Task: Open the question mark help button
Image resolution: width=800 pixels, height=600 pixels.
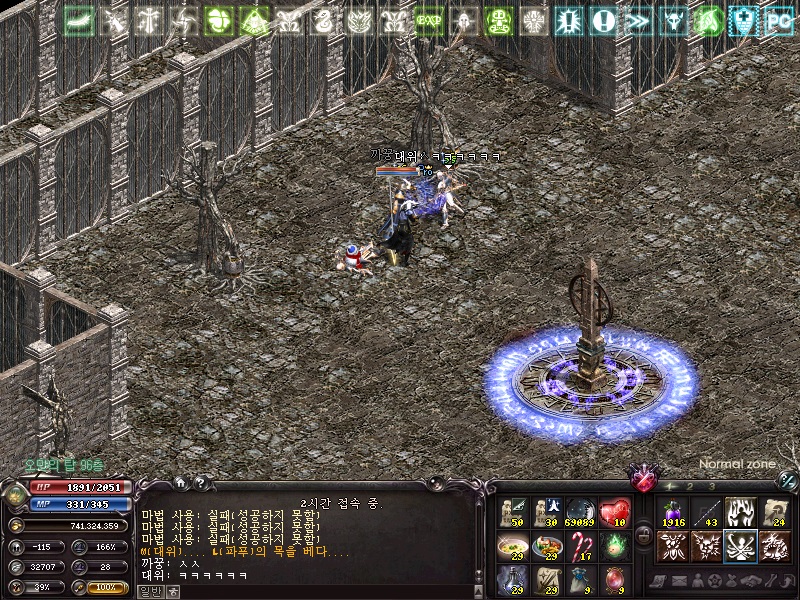Action: pos(200,483)
